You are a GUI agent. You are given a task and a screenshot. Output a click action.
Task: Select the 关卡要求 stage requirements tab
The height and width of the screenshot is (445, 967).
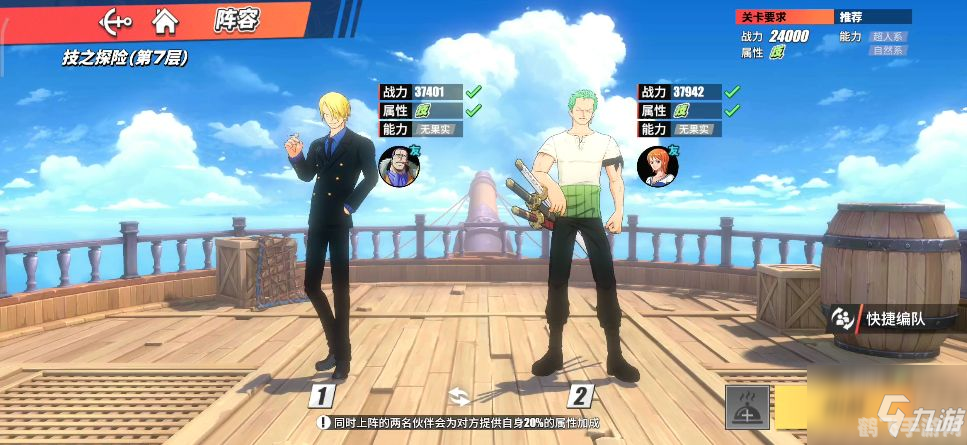[784, 17]
